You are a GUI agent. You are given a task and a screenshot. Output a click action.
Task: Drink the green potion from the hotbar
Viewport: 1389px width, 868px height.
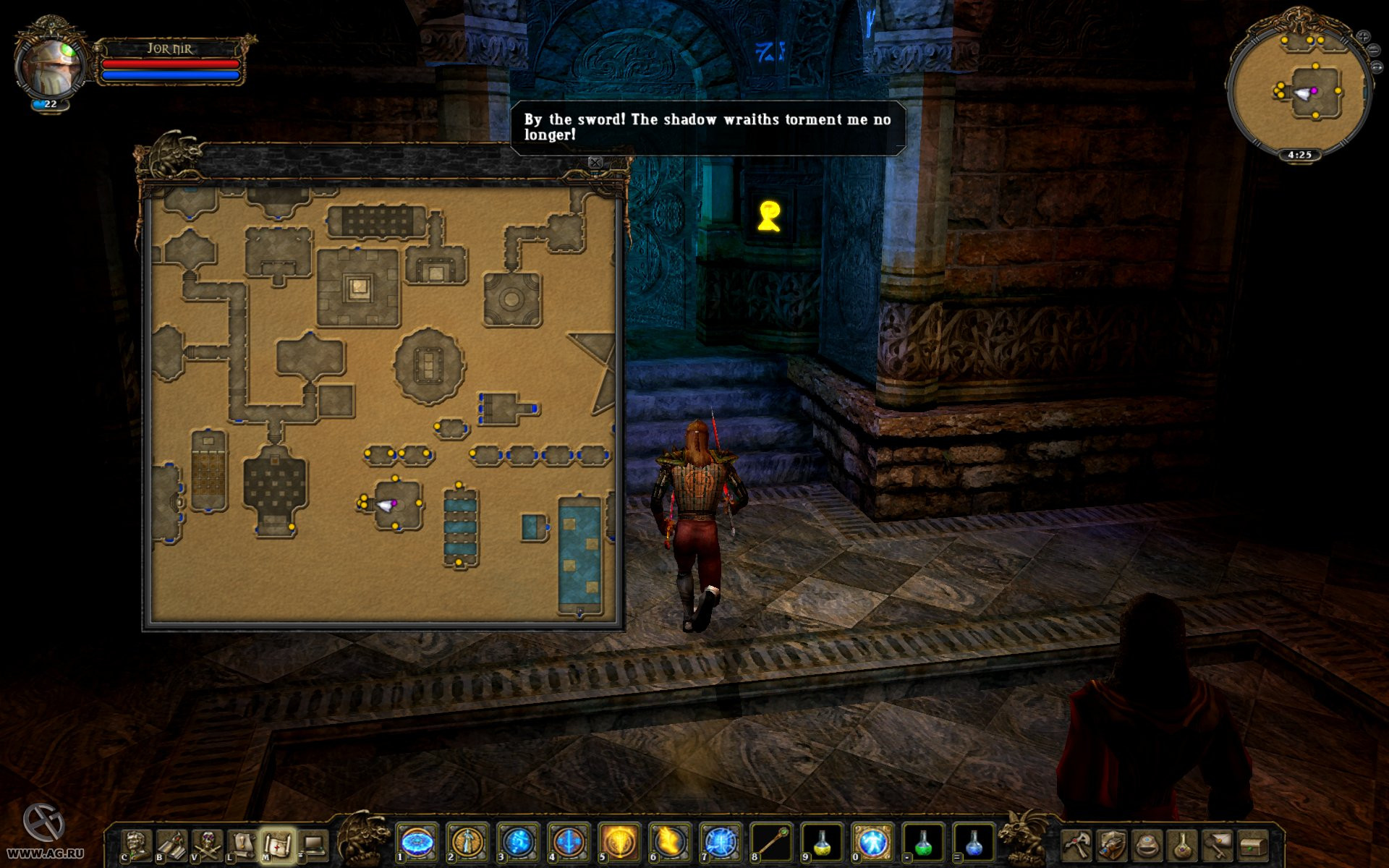pyautogui.click(x=923, y=843)
